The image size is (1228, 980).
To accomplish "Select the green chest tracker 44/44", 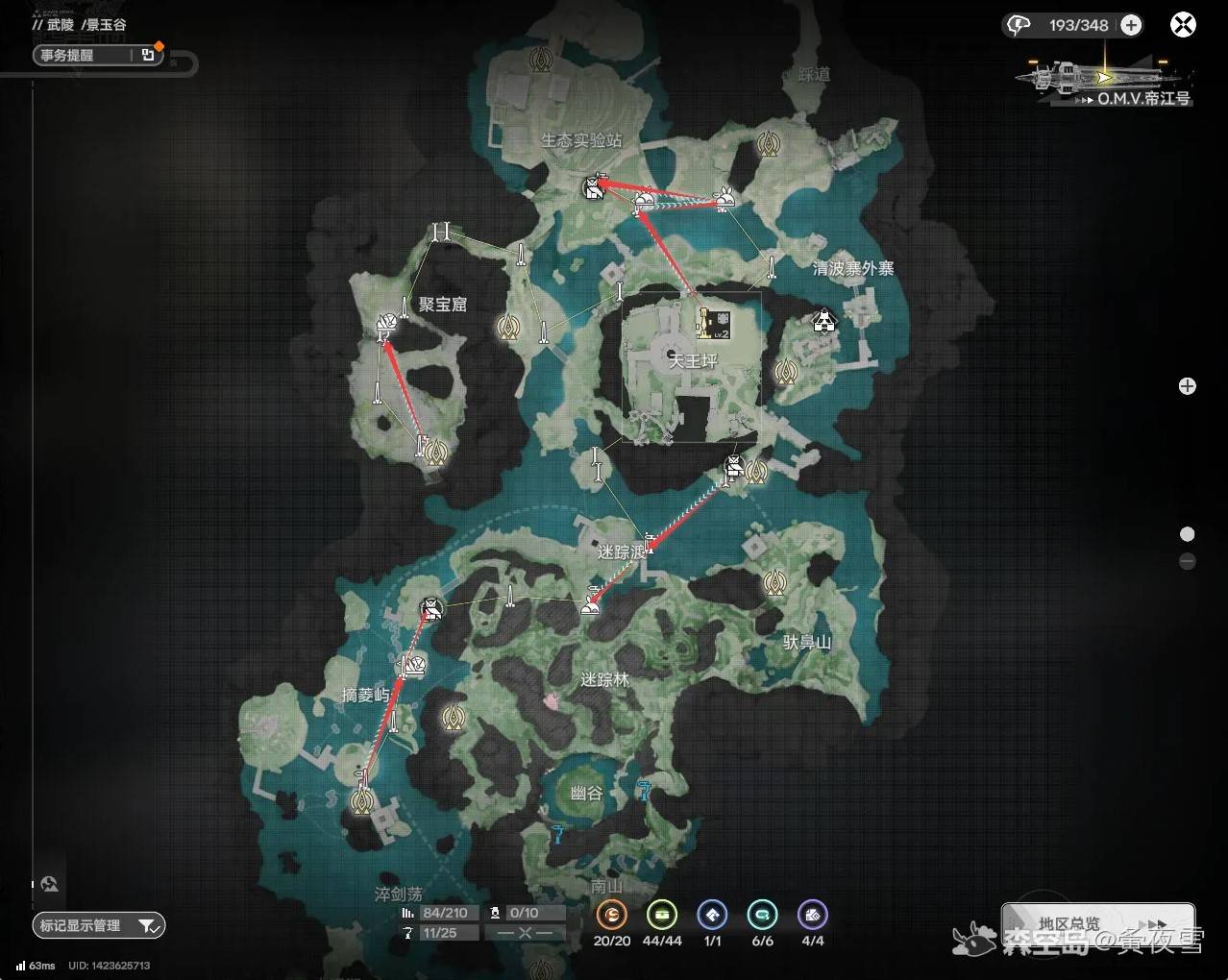I will 662,915.
